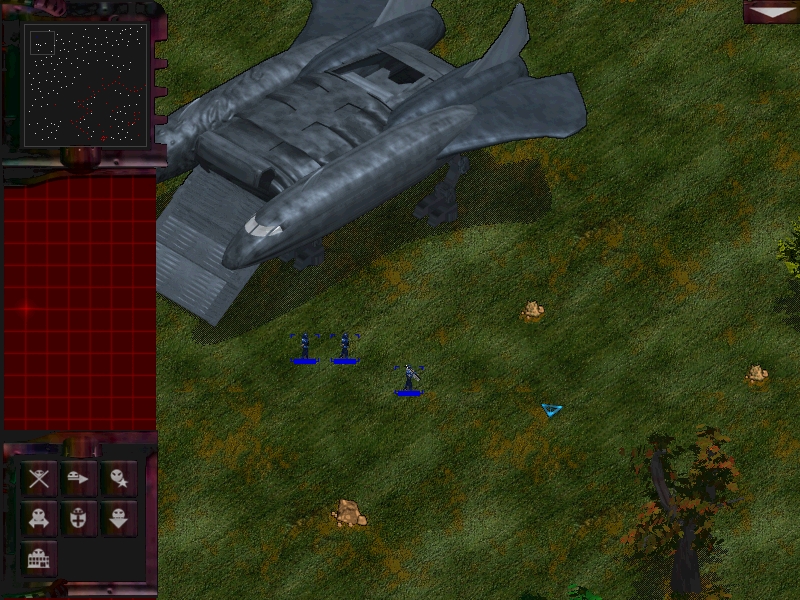Screen dimensions: 800x600
Task: Open the dropdown arrow menu button
Action: point(770,11)
